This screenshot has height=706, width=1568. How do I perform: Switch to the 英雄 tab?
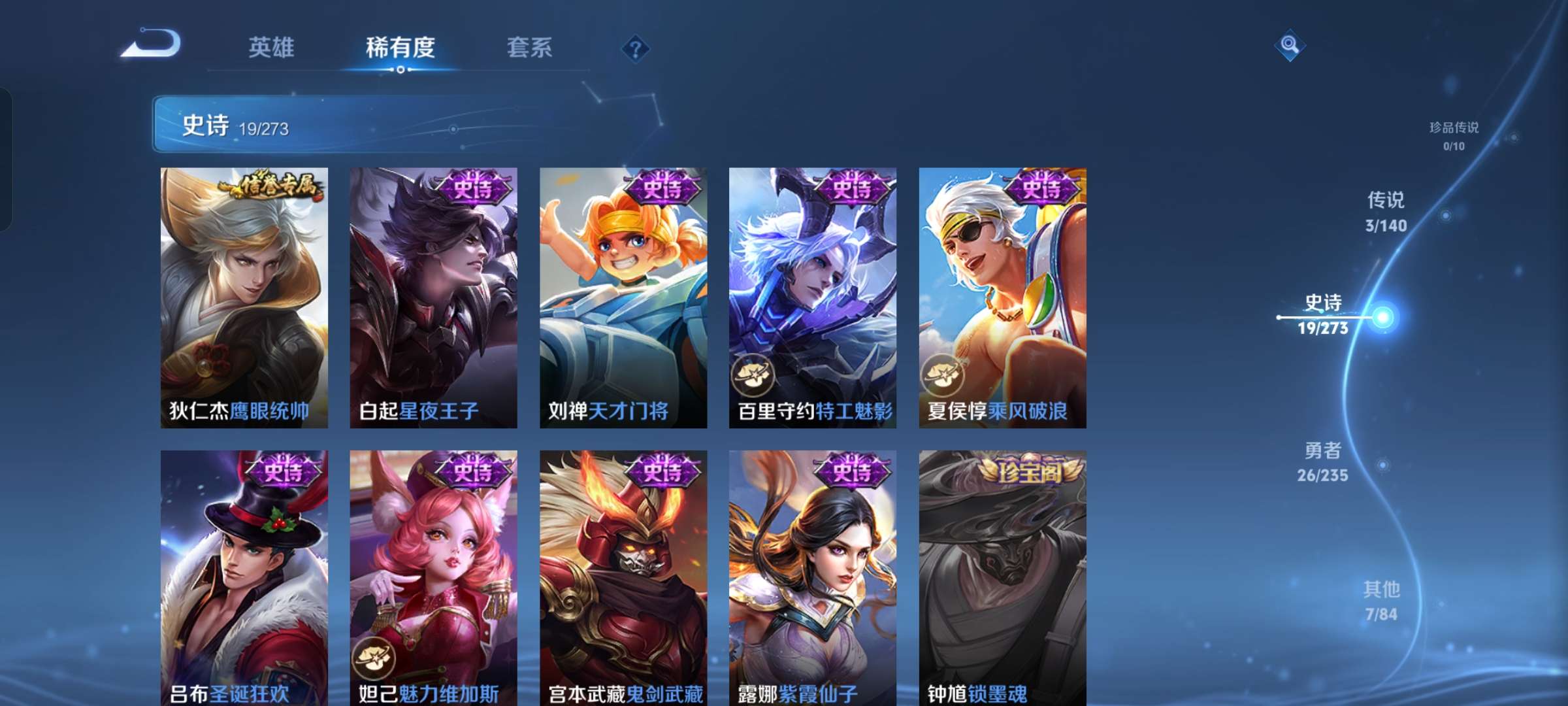[x=271, y=47]
